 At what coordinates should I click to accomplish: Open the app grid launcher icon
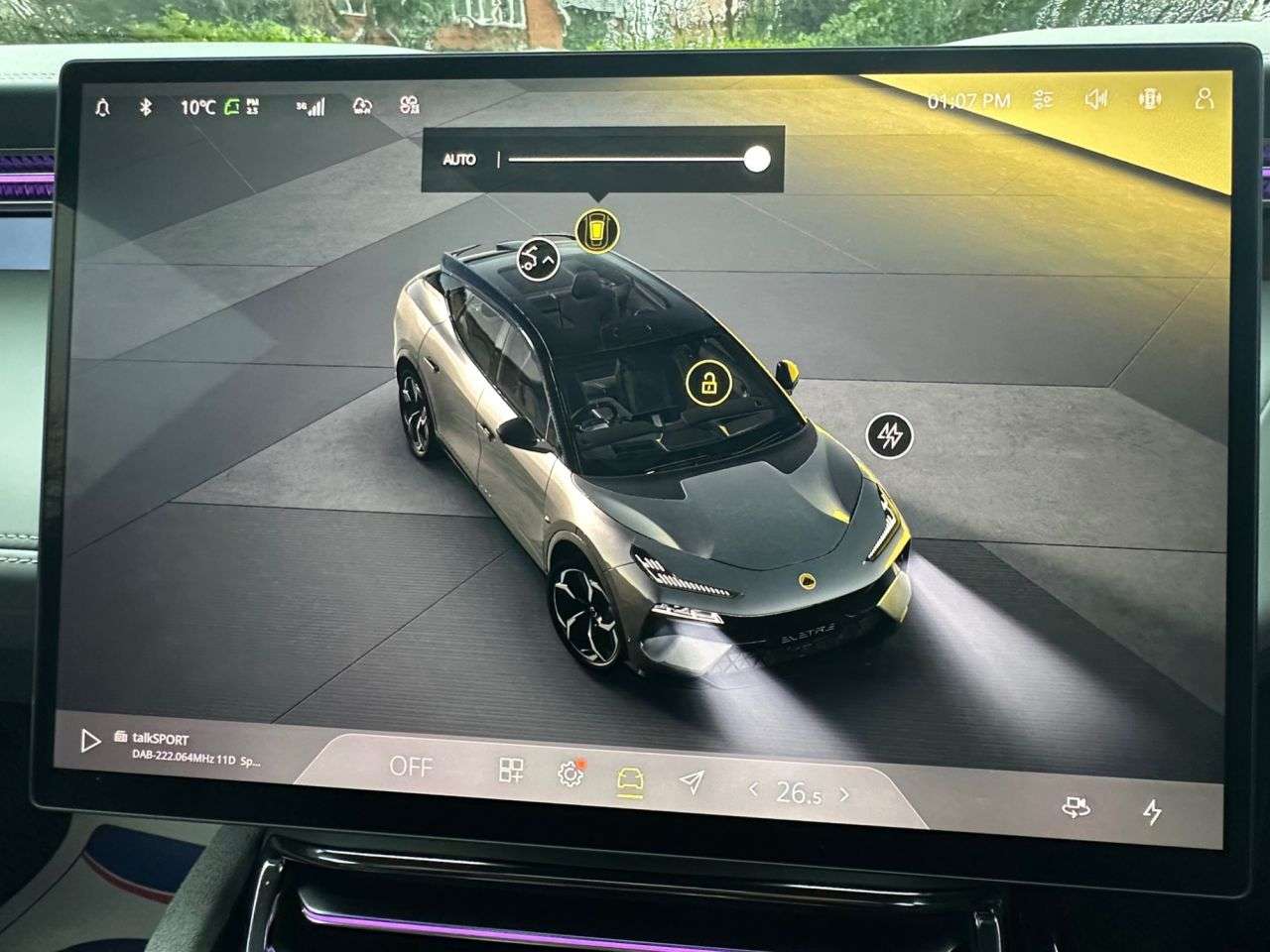click(x=510, y=769)
